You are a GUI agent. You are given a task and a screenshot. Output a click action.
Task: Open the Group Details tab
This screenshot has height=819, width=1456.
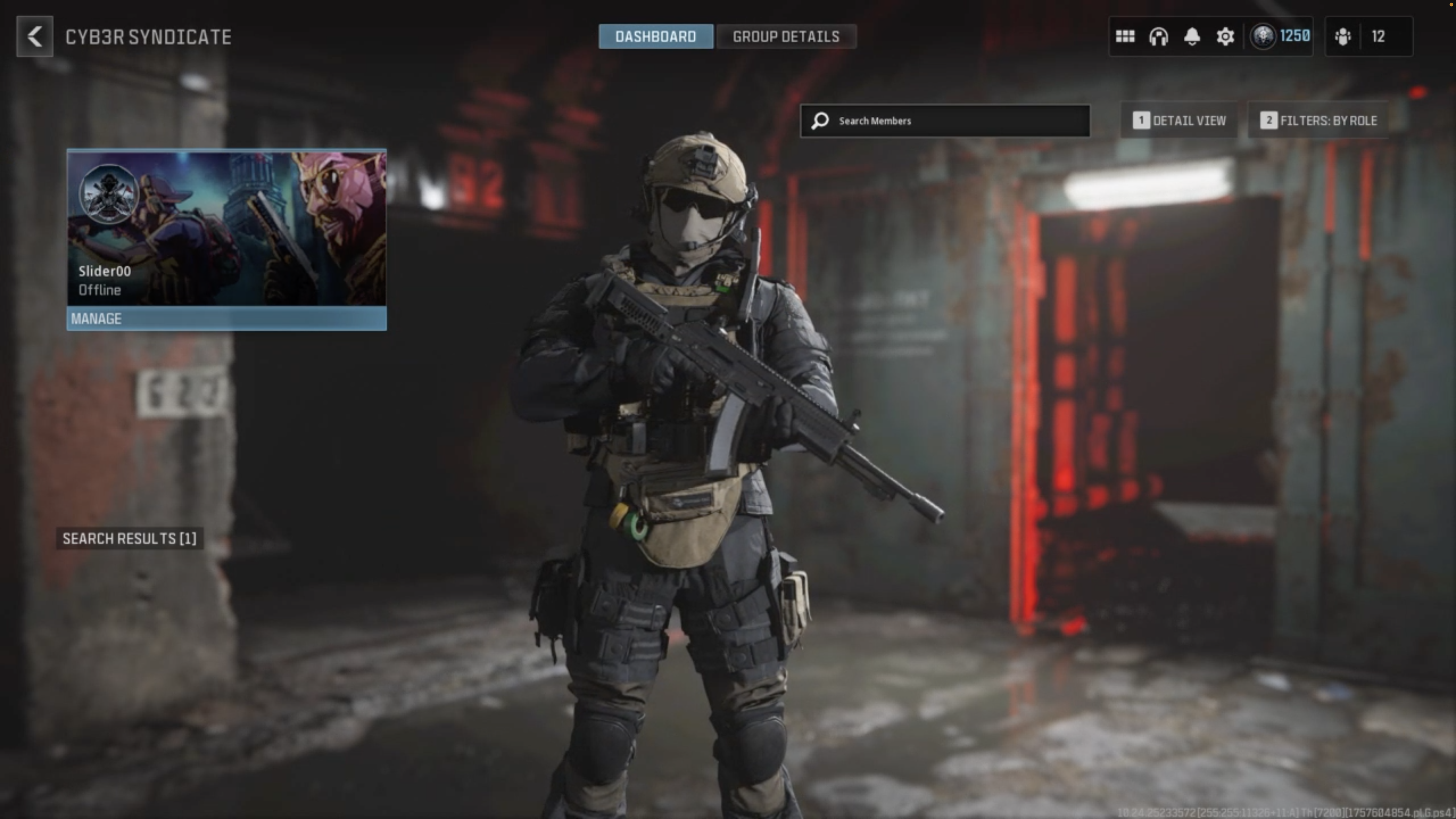(x=786, y=37)
